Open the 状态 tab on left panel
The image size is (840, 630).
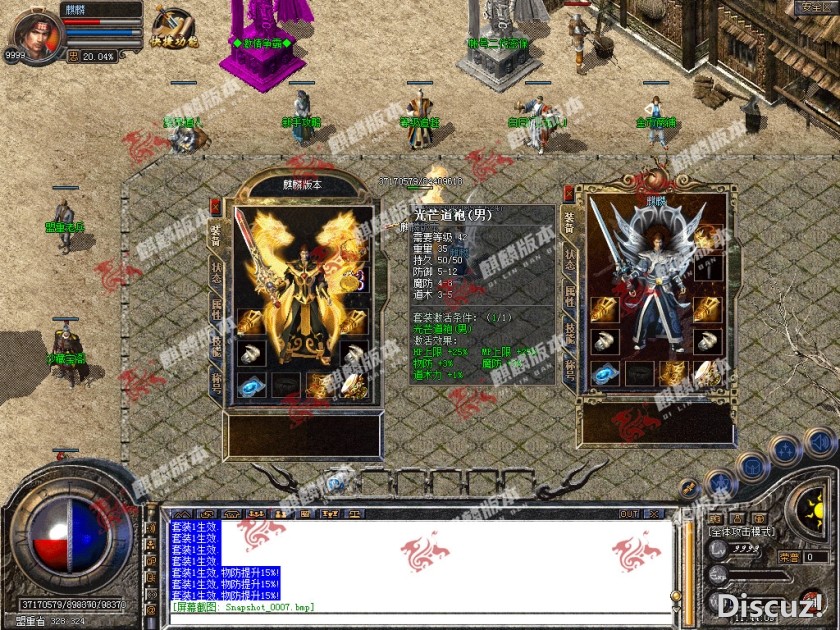[216, 272]
